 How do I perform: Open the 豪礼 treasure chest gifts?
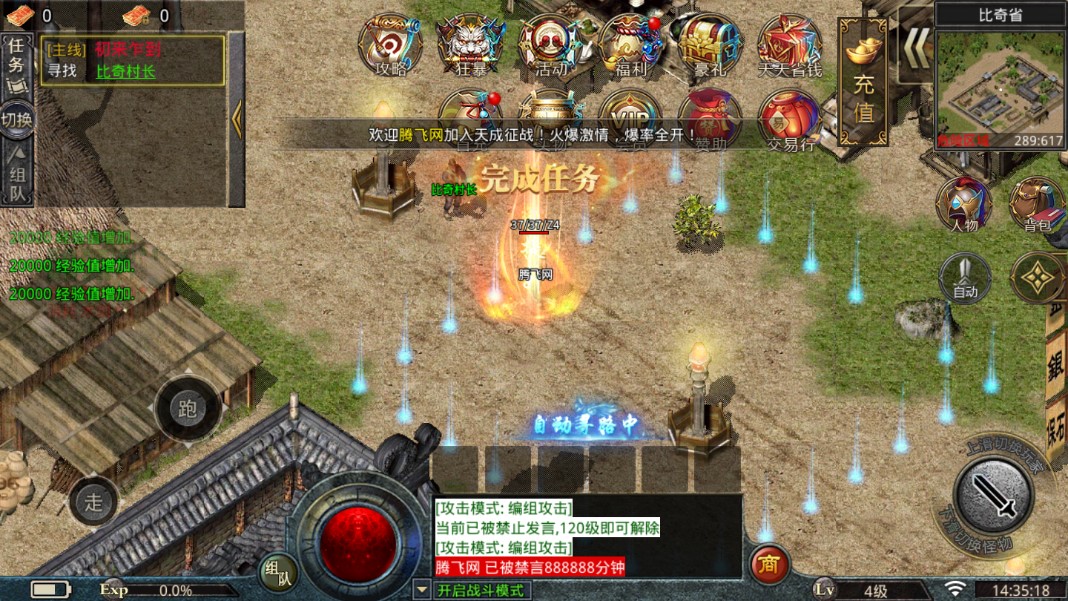point(709,43)
